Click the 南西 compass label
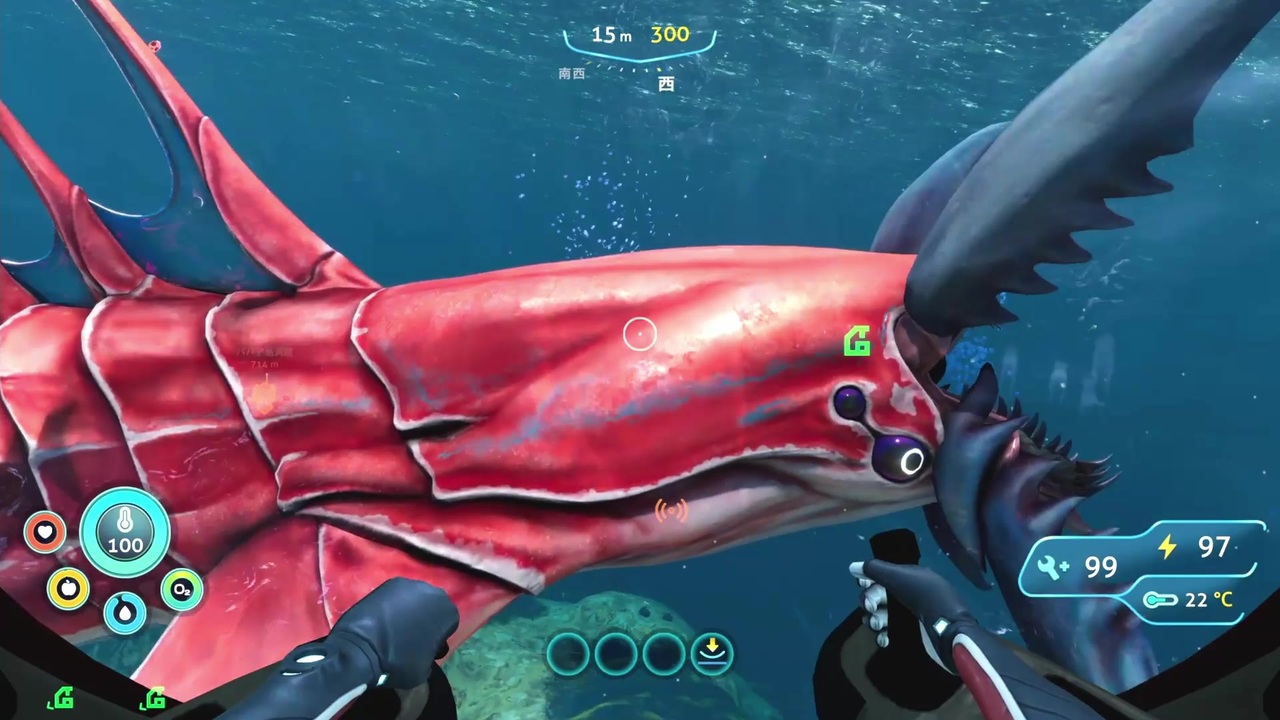 point(570,73)
